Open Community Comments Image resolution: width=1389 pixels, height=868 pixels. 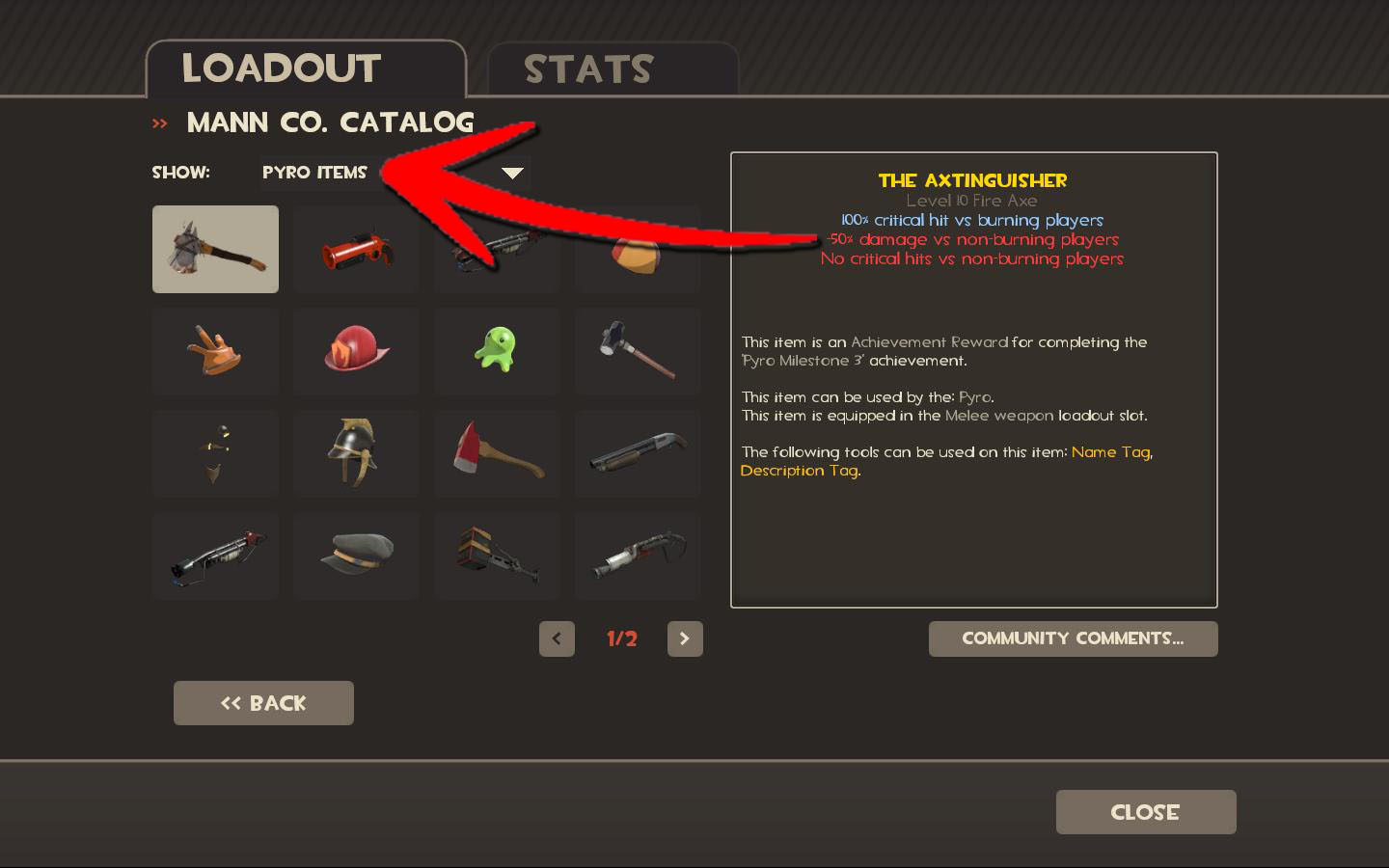1073,638
